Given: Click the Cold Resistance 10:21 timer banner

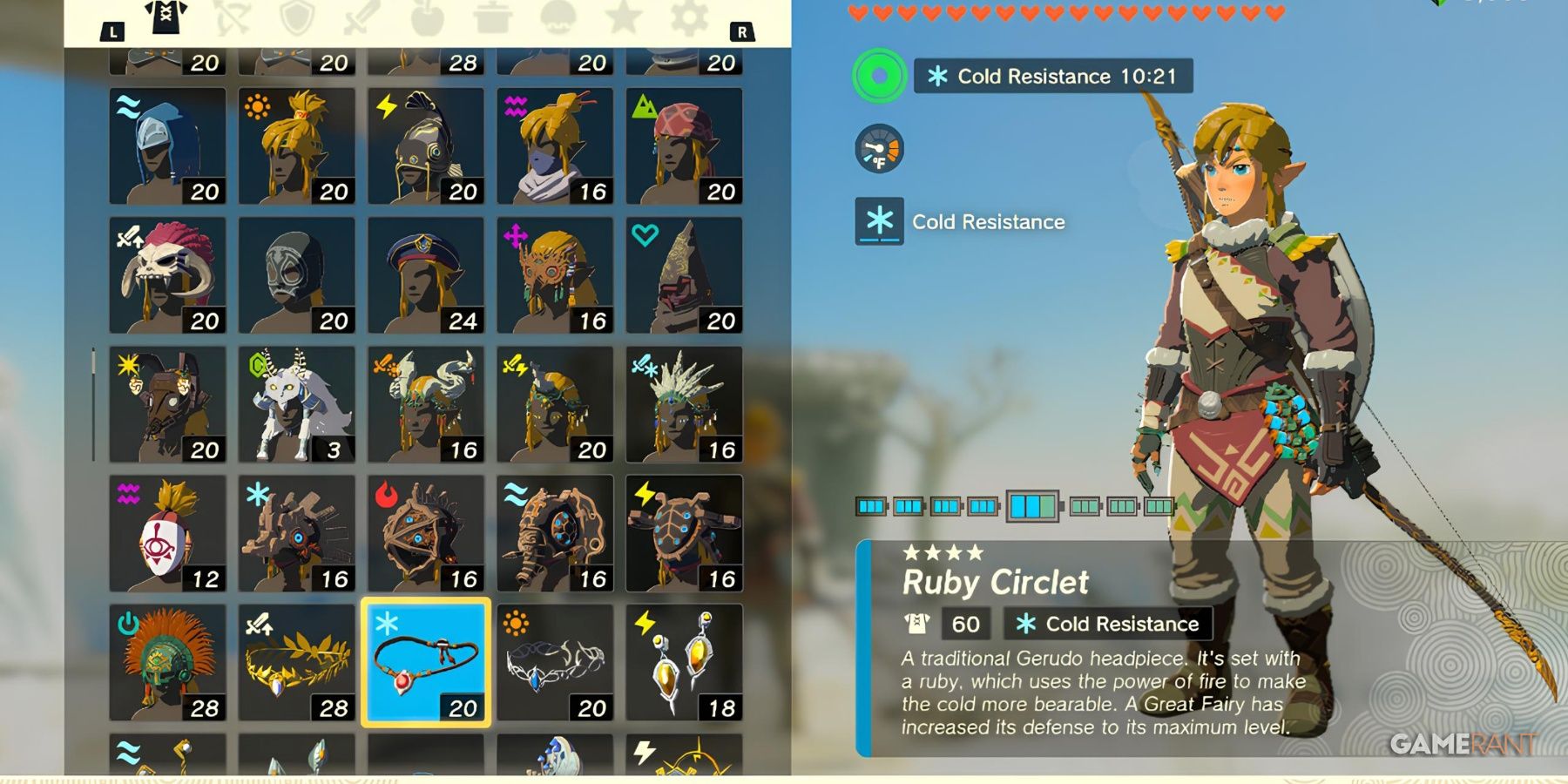Looking at the screenshot, I should coord(1051,77).
